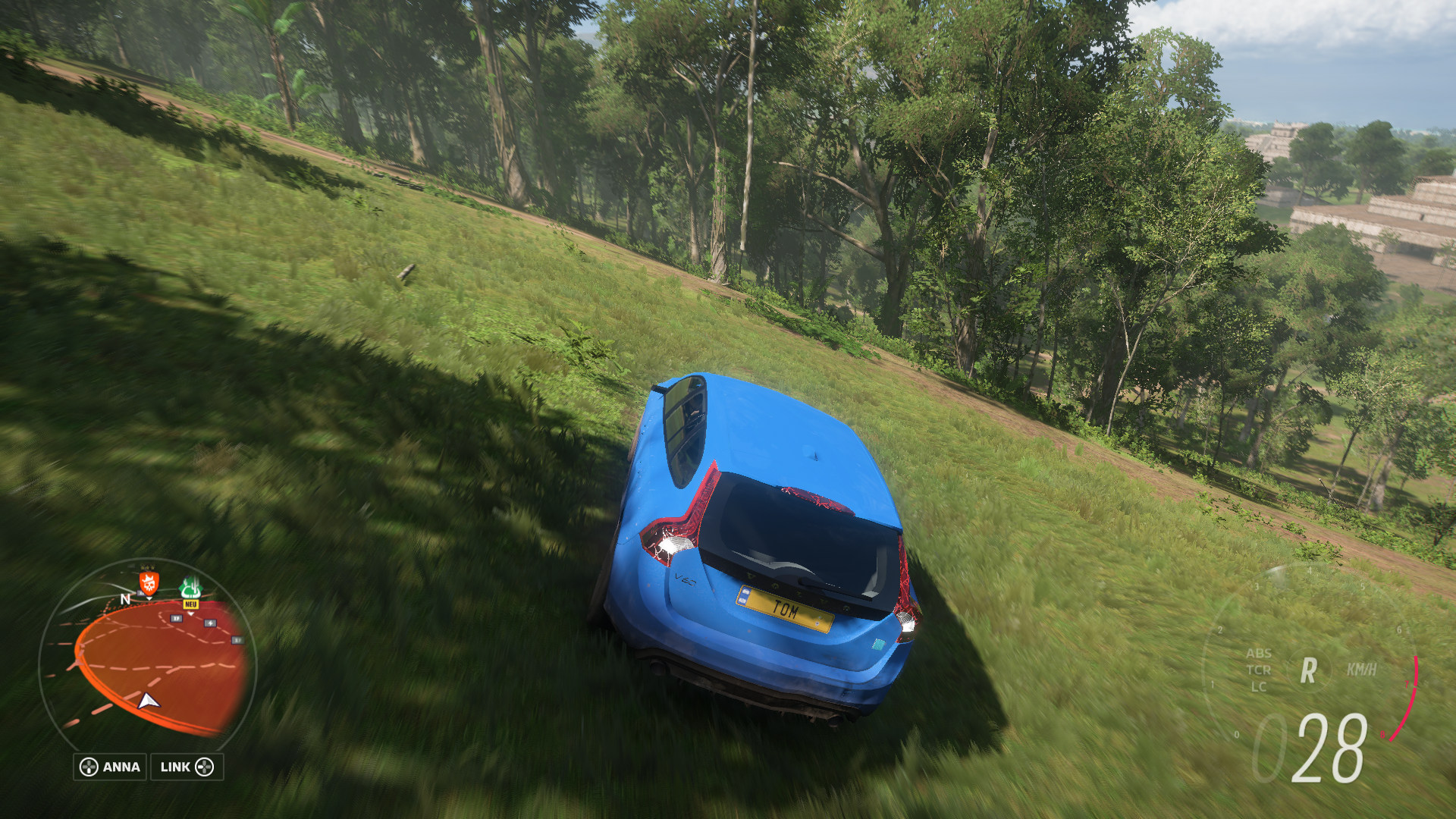Toggle the ABS indicator on the speedometer

point(1260,654)
